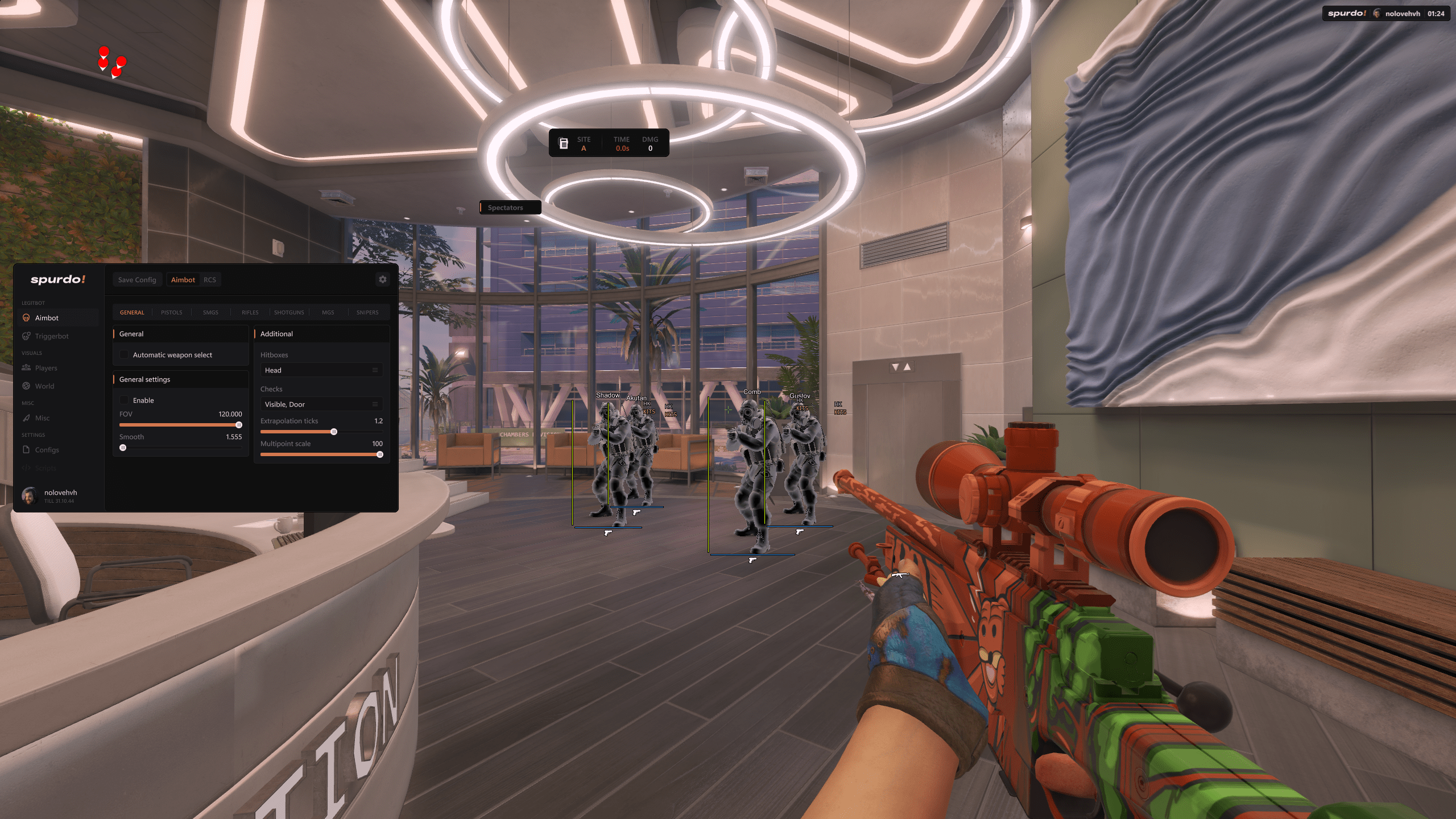Choose the Rifles weapon tab
The height and width of the screenshot is (819, 1456).
250,312
